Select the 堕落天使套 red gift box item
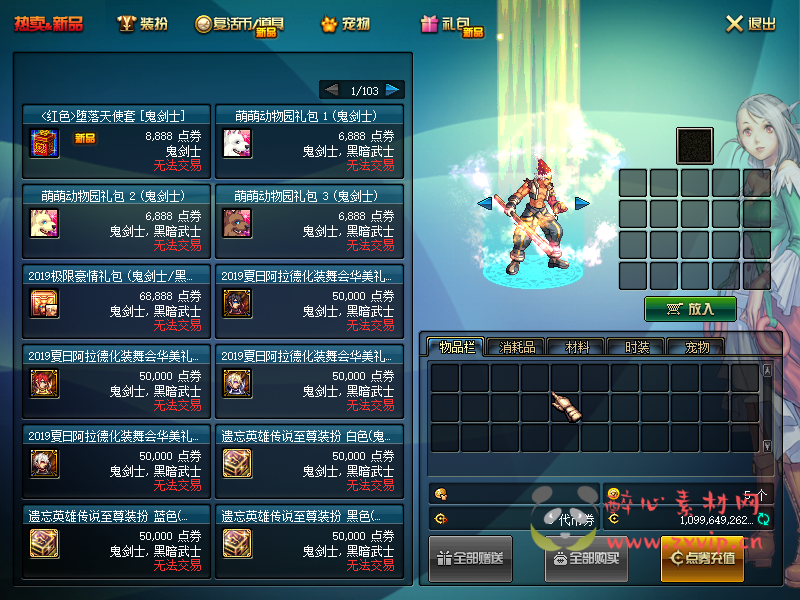The width and height of the screenshot is (800, 600). coord(45,144)
